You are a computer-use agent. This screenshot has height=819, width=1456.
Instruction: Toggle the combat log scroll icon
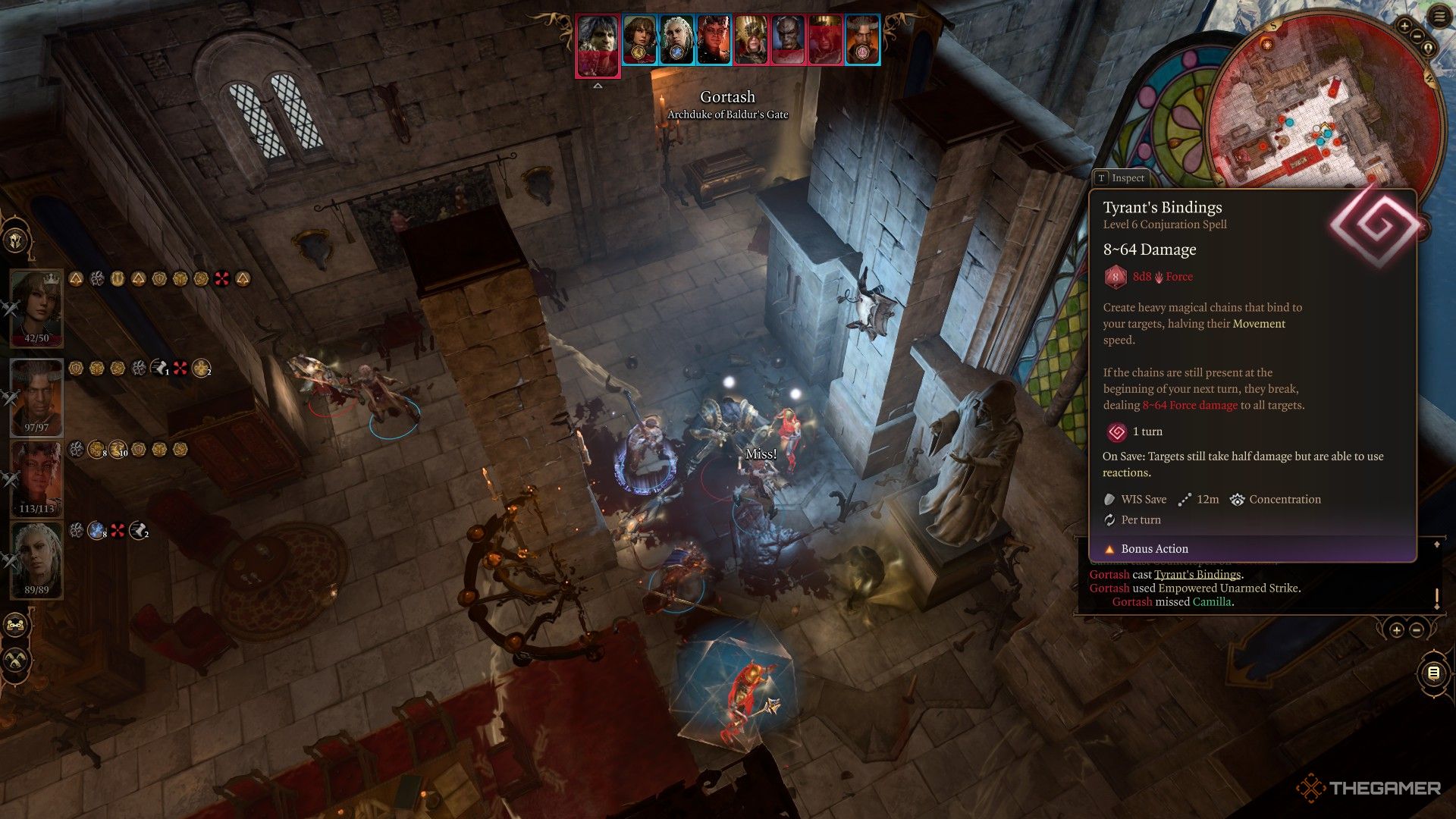tap(1433, 673)
